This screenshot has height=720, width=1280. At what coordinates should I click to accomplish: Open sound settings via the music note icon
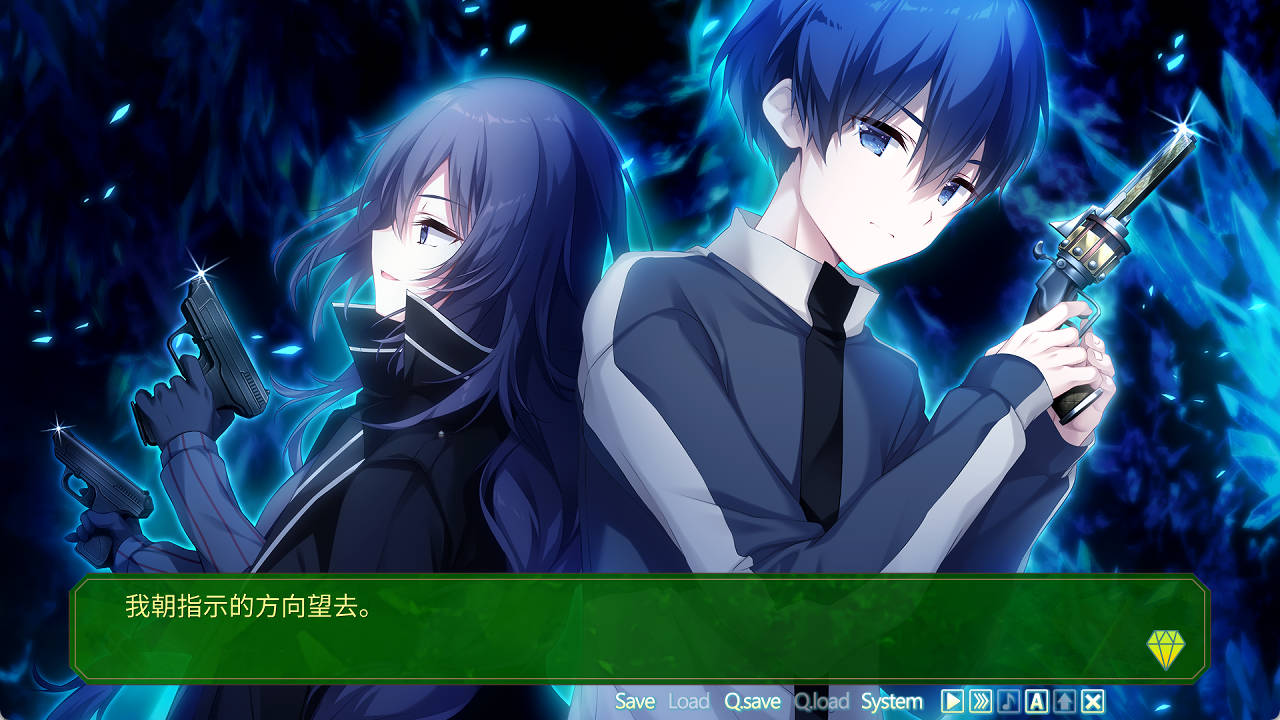[1009, 701]
